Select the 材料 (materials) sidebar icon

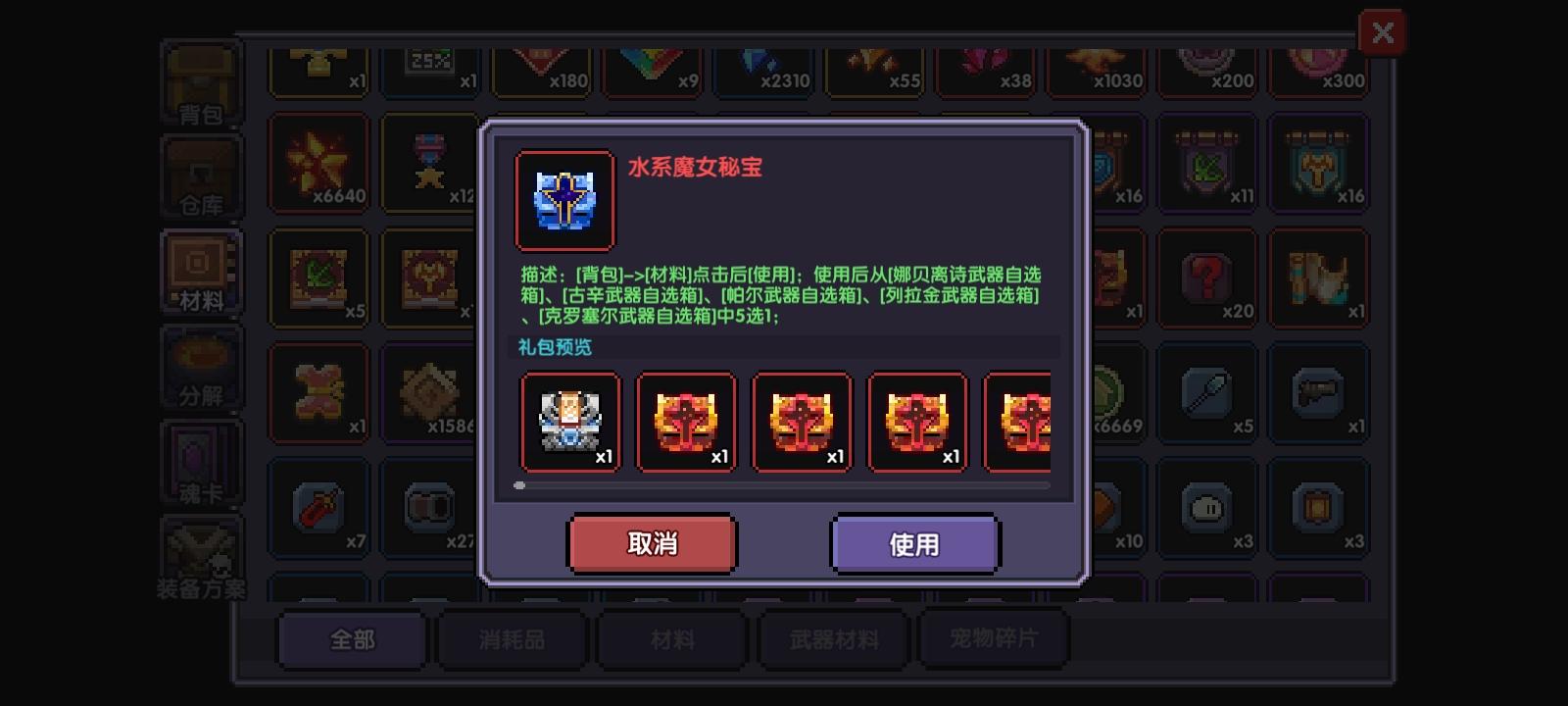point(201,273)
